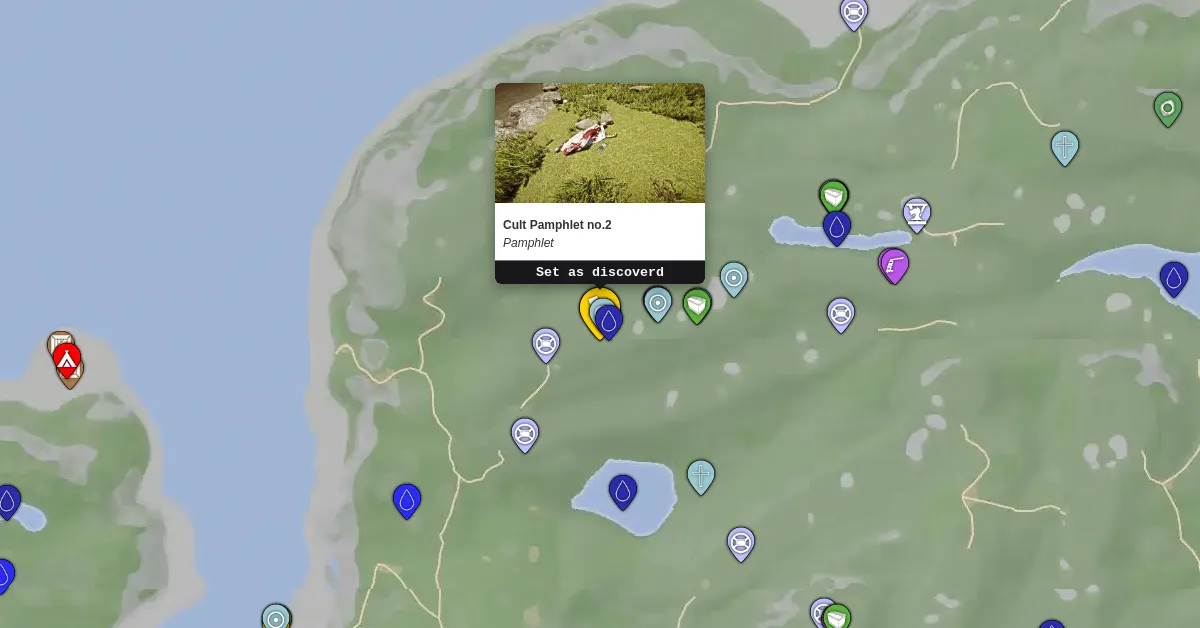The height and width of the screenshot is (628, 1200).
Task: Select the chess knight map marker
Action: click(916, 213)
